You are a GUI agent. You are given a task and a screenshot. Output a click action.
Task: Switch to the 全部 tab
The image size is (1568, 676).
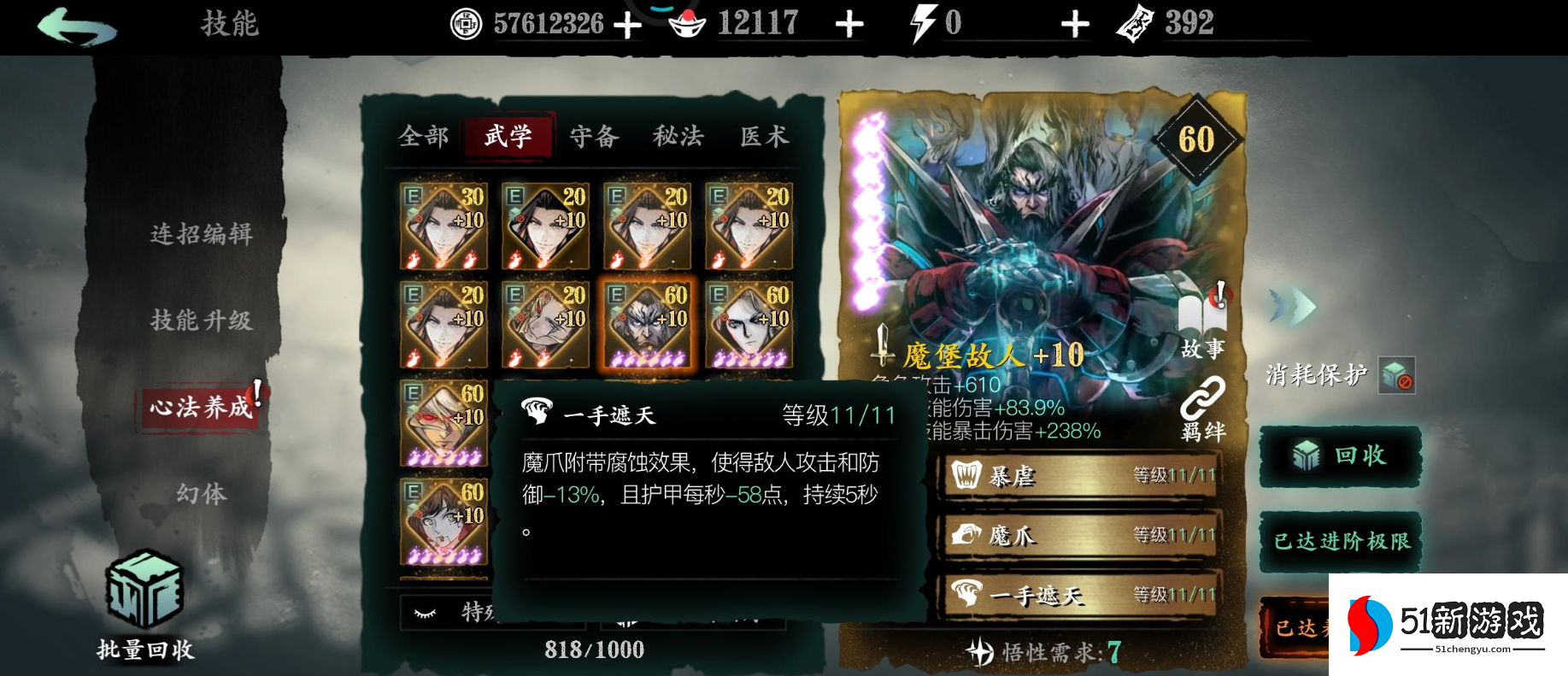point(425,135)
